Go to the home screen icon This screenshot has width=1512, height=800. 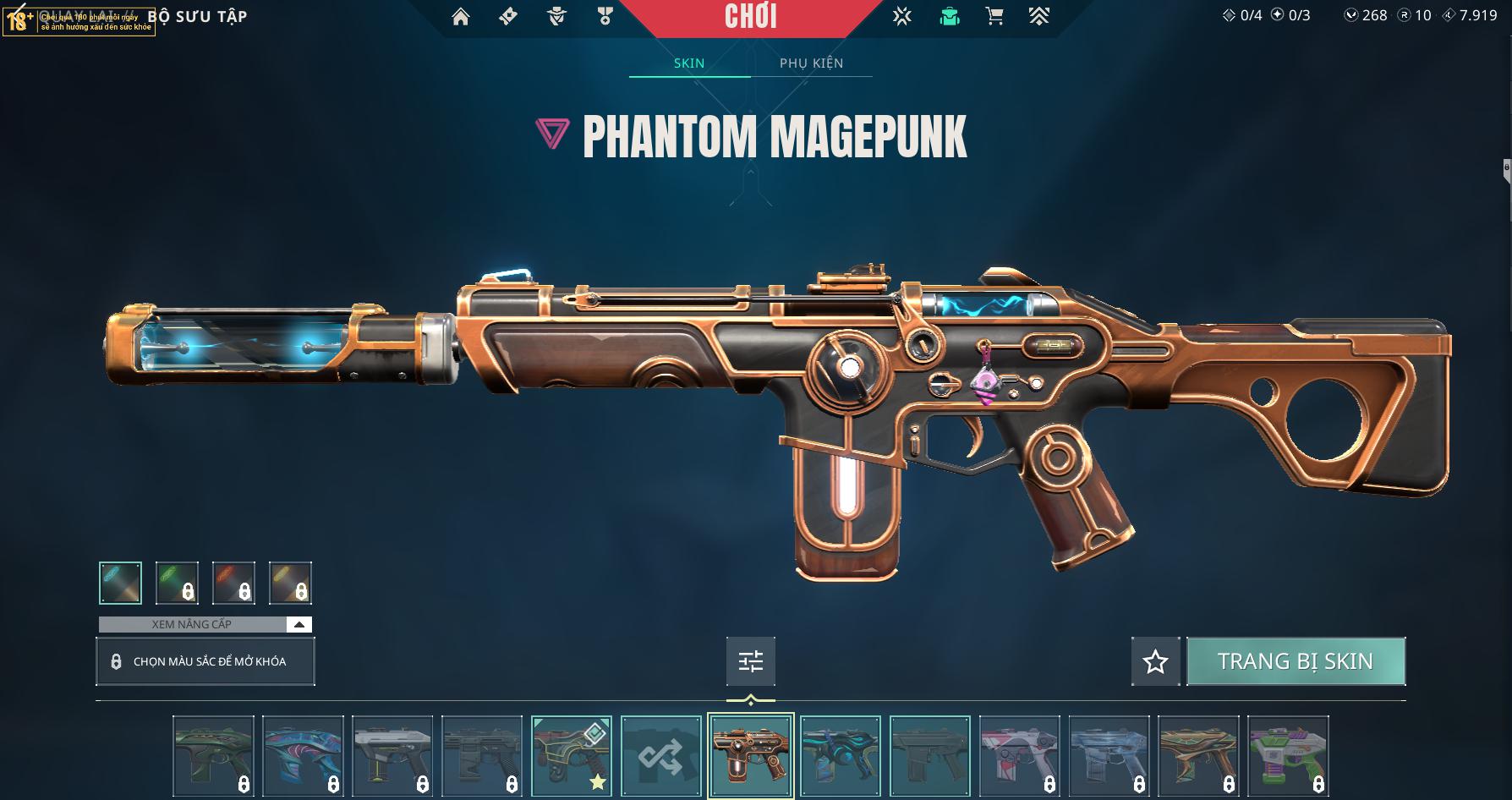click(460, 17)
